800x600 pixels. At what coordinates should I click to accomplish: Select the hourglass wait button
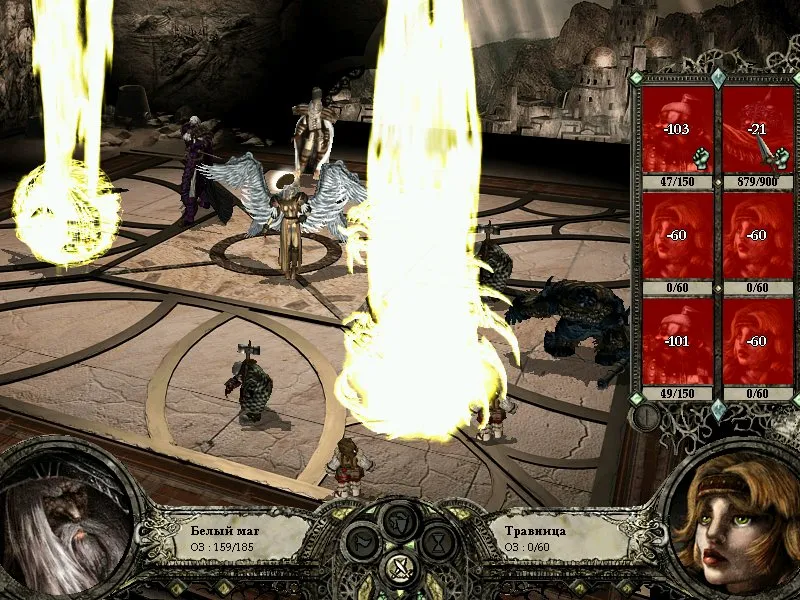[x=439, y=543]
